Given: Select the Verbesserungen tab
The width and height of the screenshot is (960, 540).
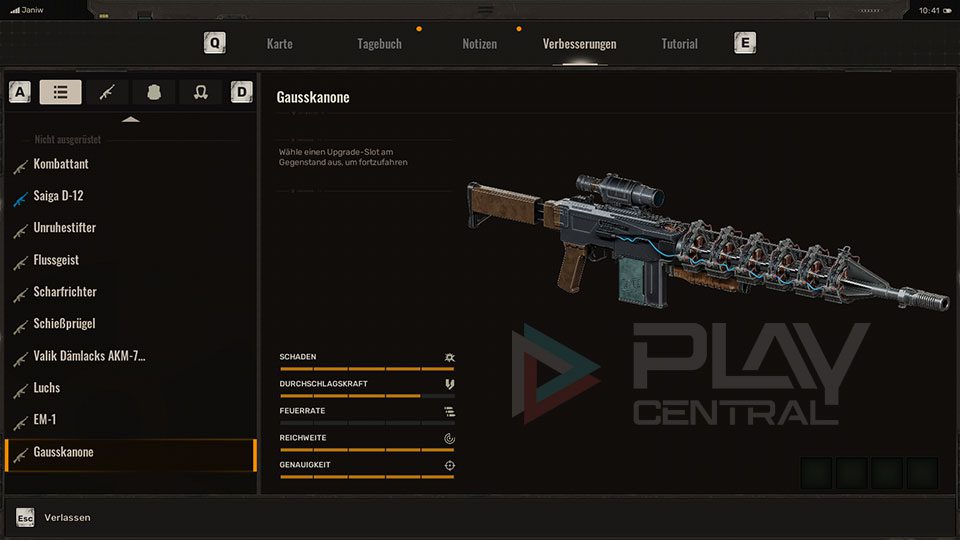Looking at the screenshot, I should 579,44.
